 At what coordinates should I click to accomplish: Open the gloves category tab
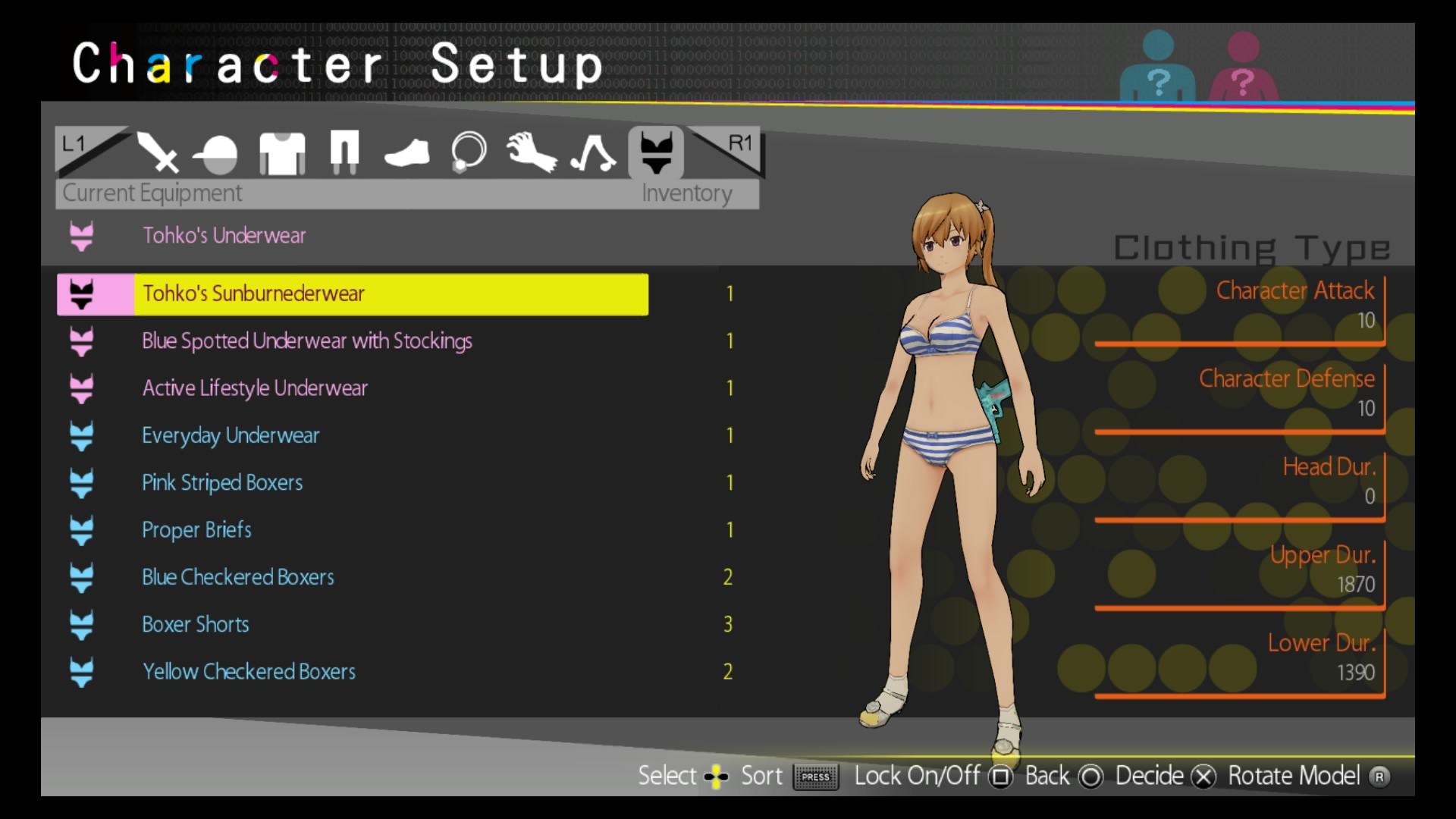coord(531,152)
